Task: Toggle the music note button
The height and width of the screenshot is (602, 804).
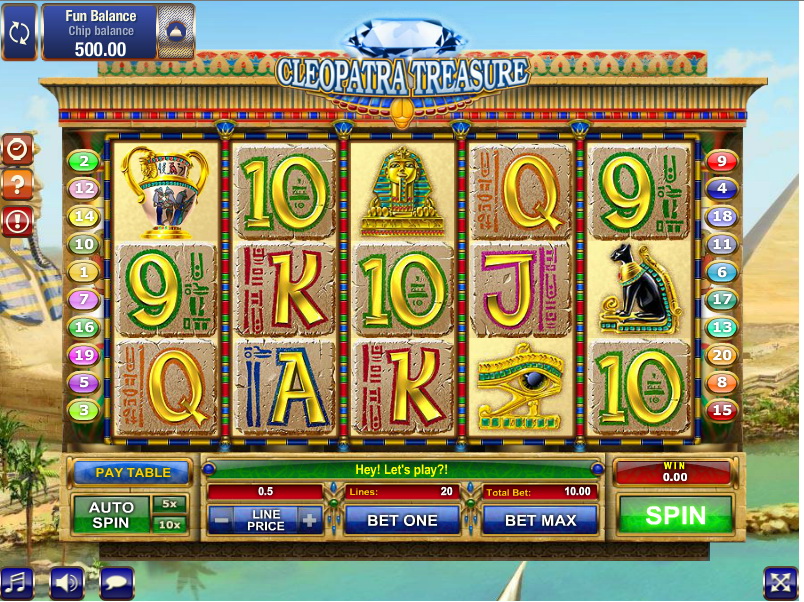Action: [x=16, y=583]
